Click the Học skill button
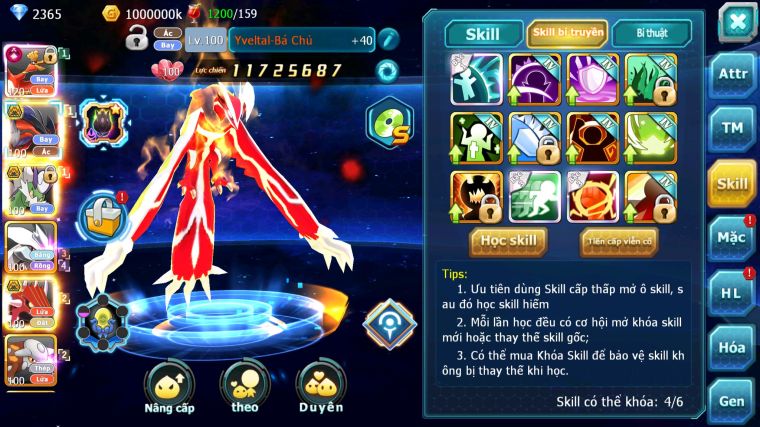 pos(508,240)
